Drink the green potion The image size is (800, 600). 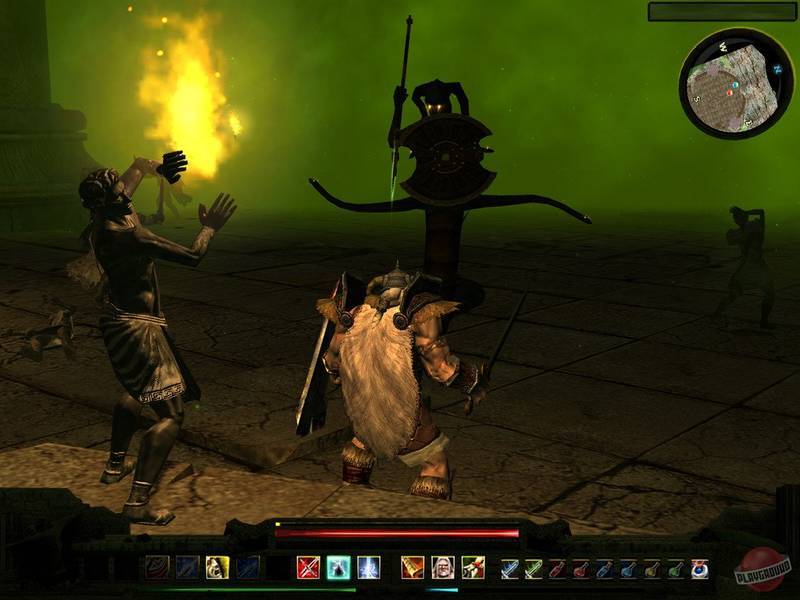click(x=676, y=569)
